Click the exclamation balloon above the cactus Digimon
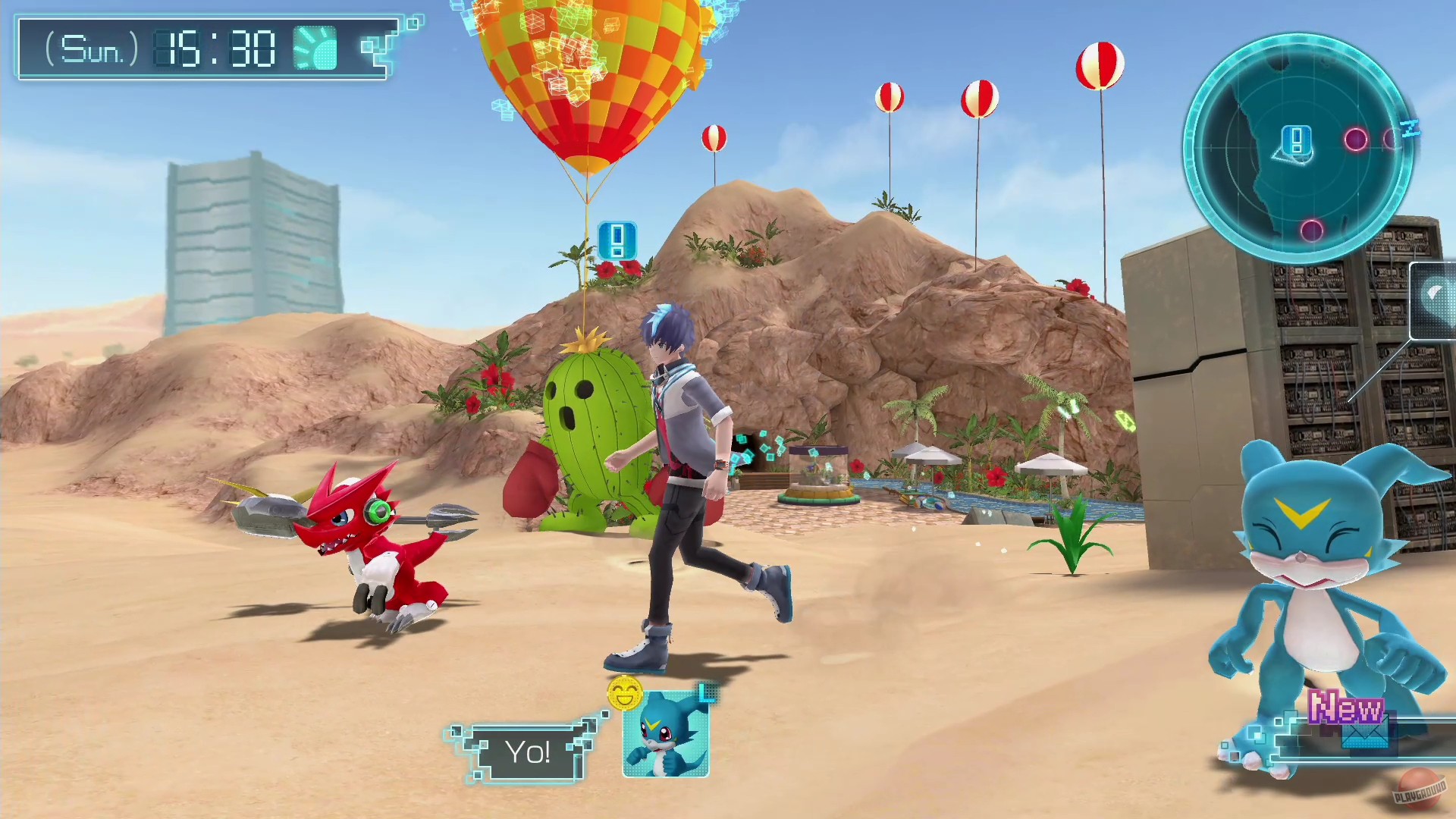The image size is (1456, 819). pyautogui.click(x=616, y=240)
